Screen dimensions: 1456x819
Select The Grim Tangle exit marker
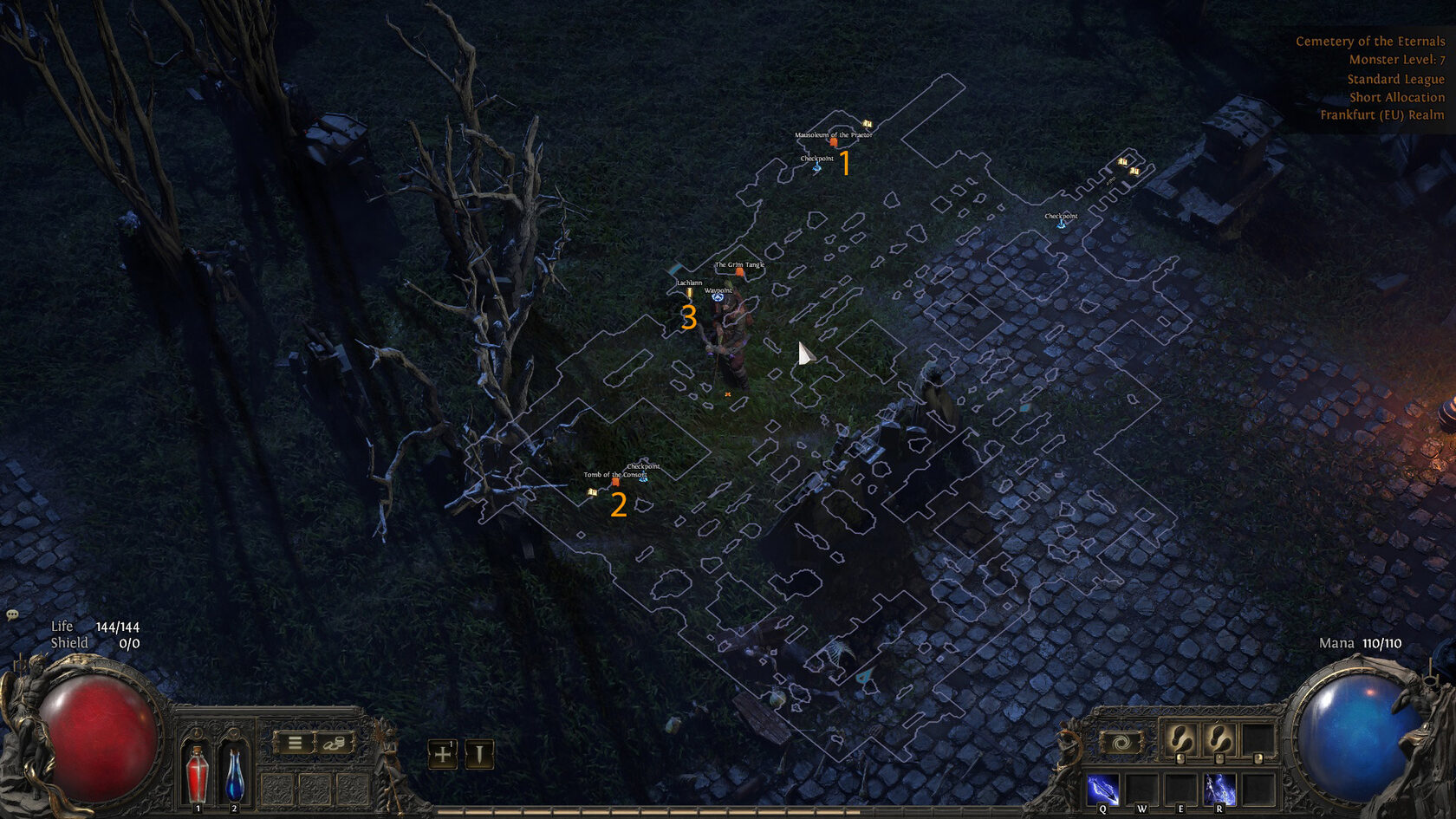pyautogui.click(x=739, y=271)
